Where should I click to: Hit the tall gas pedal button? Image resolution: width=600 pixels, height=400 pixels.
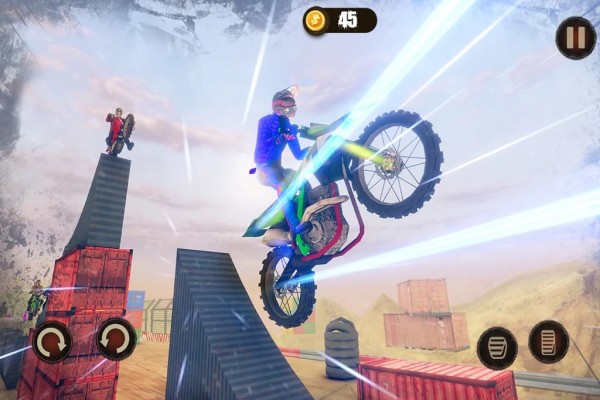click(x=548, y=341)
